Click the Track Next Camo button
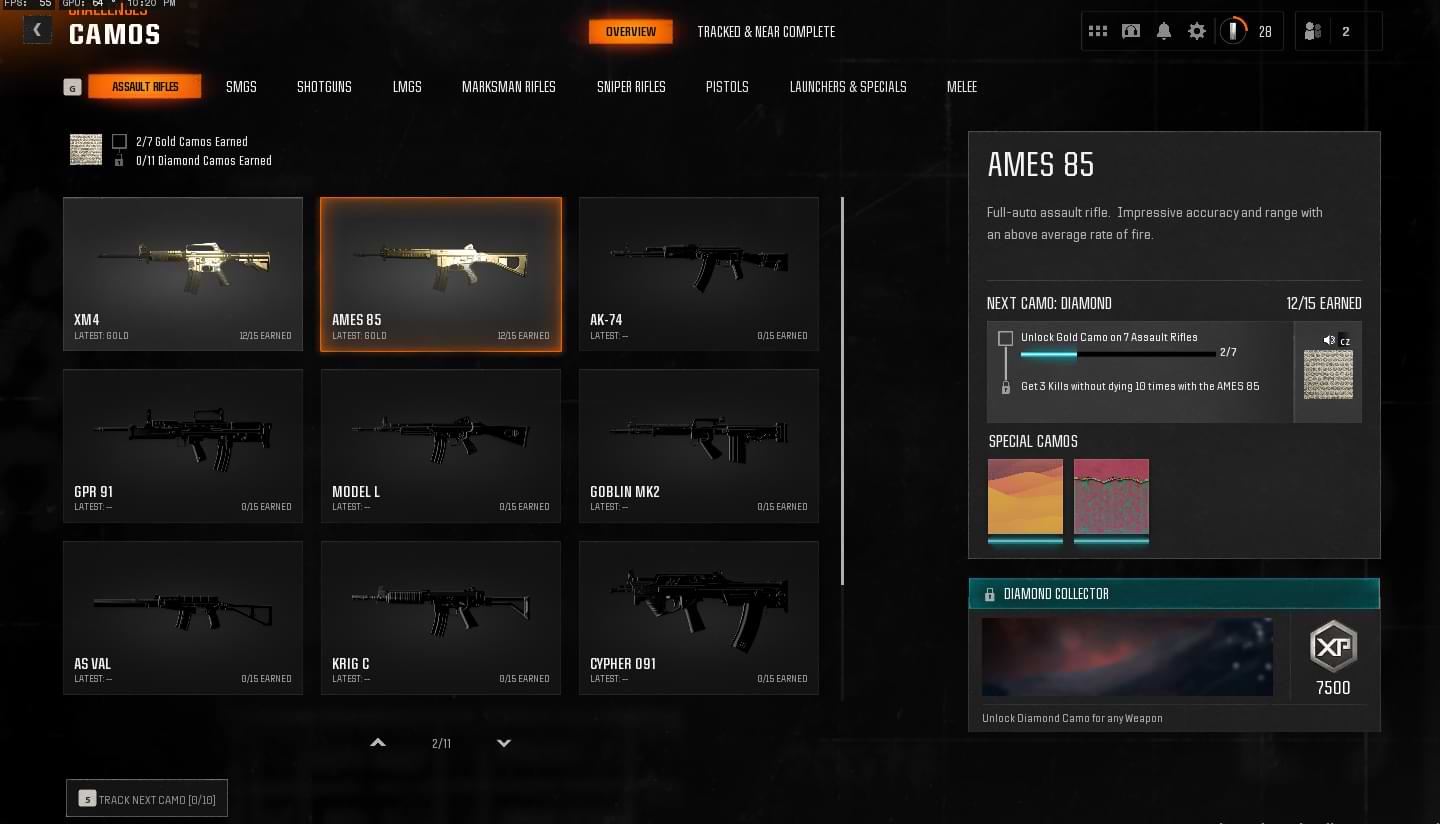 point(147,799)
